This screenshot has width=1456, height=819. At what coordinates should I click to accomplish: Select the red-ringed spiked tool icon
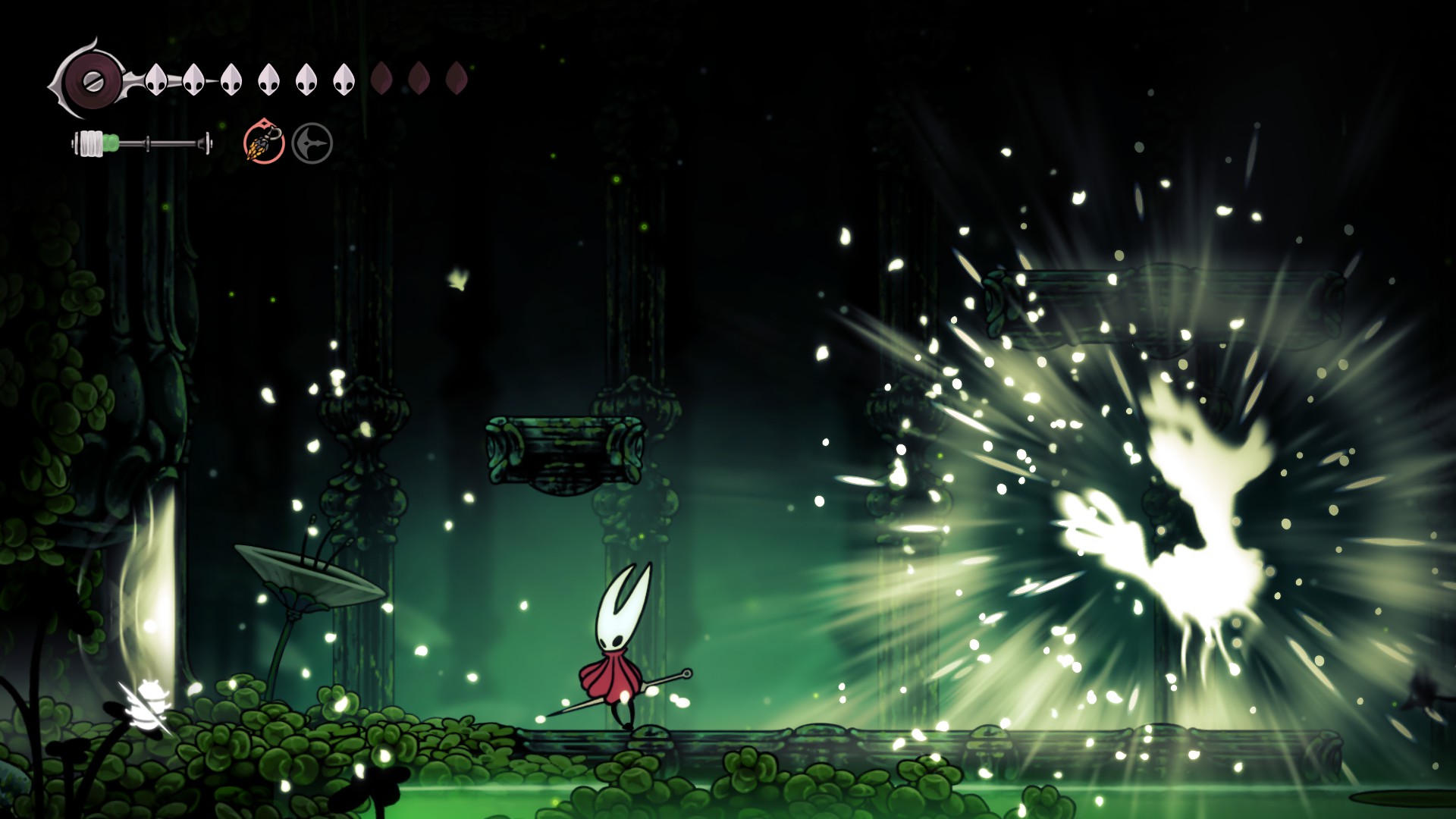264,143
